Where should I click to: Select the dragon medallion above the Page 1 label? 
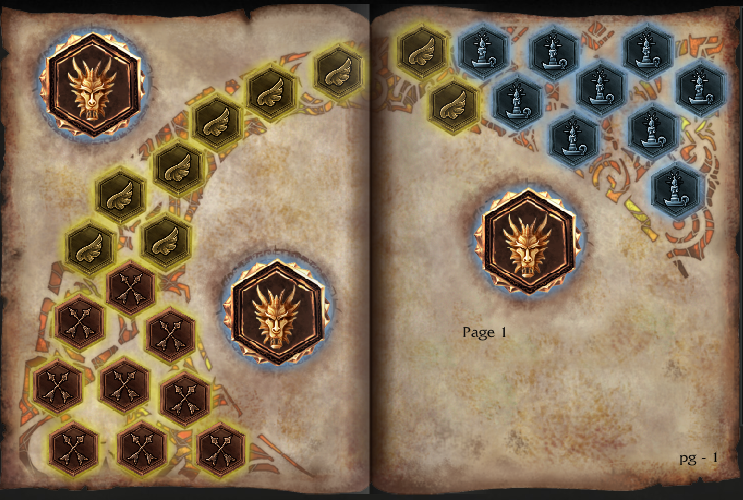tap(527, 240)
